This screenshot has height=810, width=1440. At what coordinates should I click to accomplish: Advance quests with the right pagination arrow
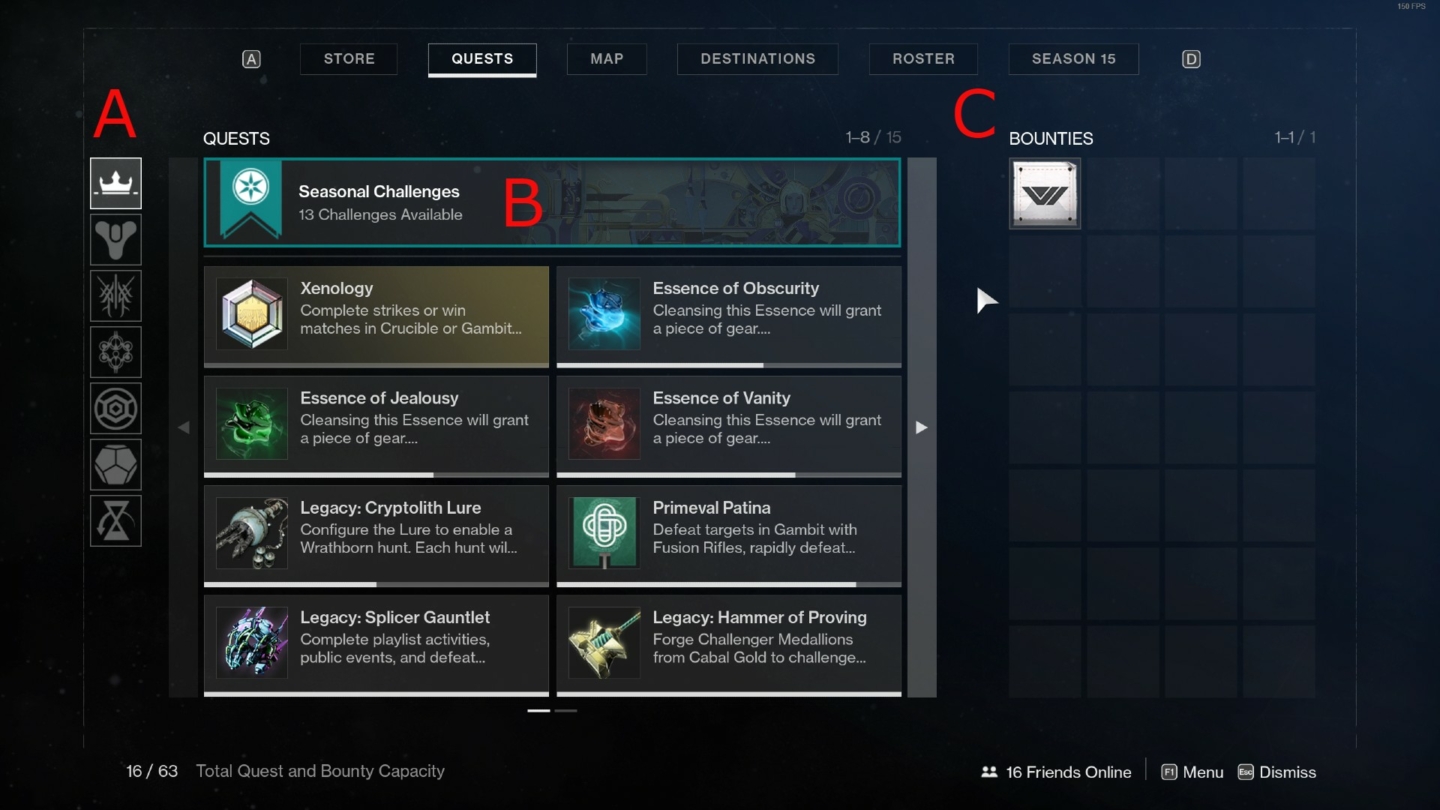coord(921,427)
